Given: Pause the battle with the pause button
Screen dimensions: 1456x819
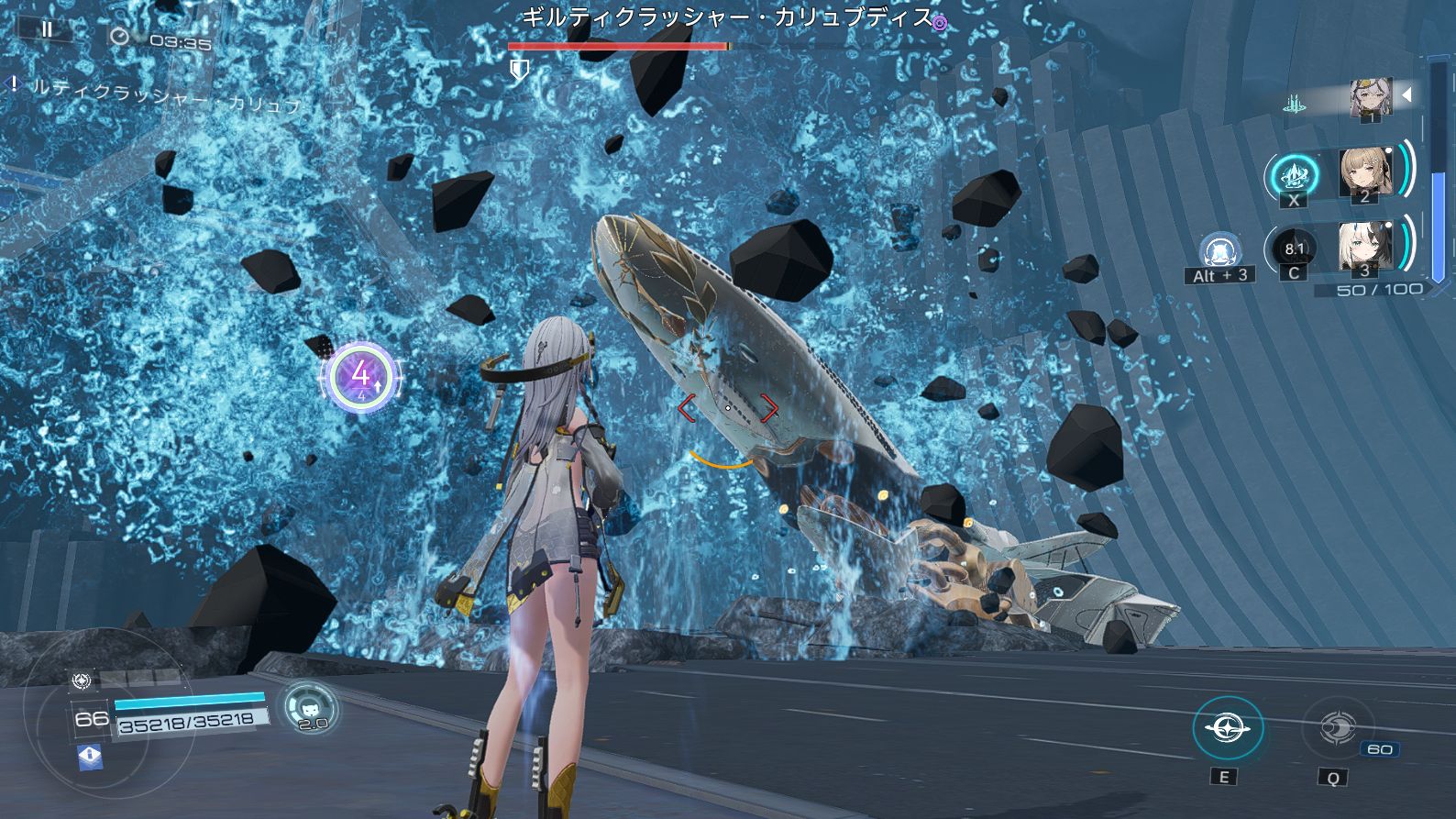Looking at the screenshot, I should click(x=46, y=29).
